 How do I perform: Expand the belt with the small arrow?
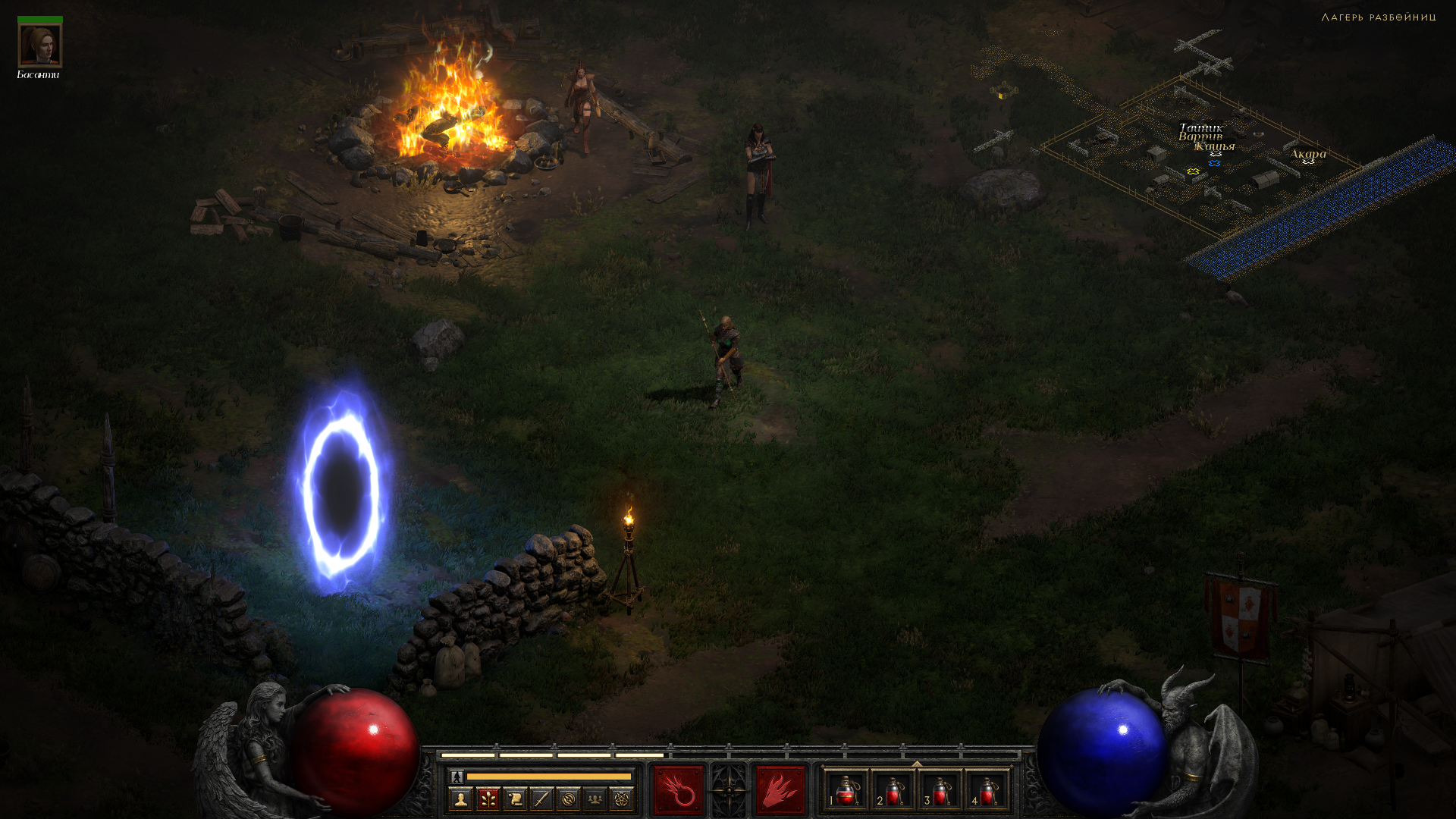917,764
